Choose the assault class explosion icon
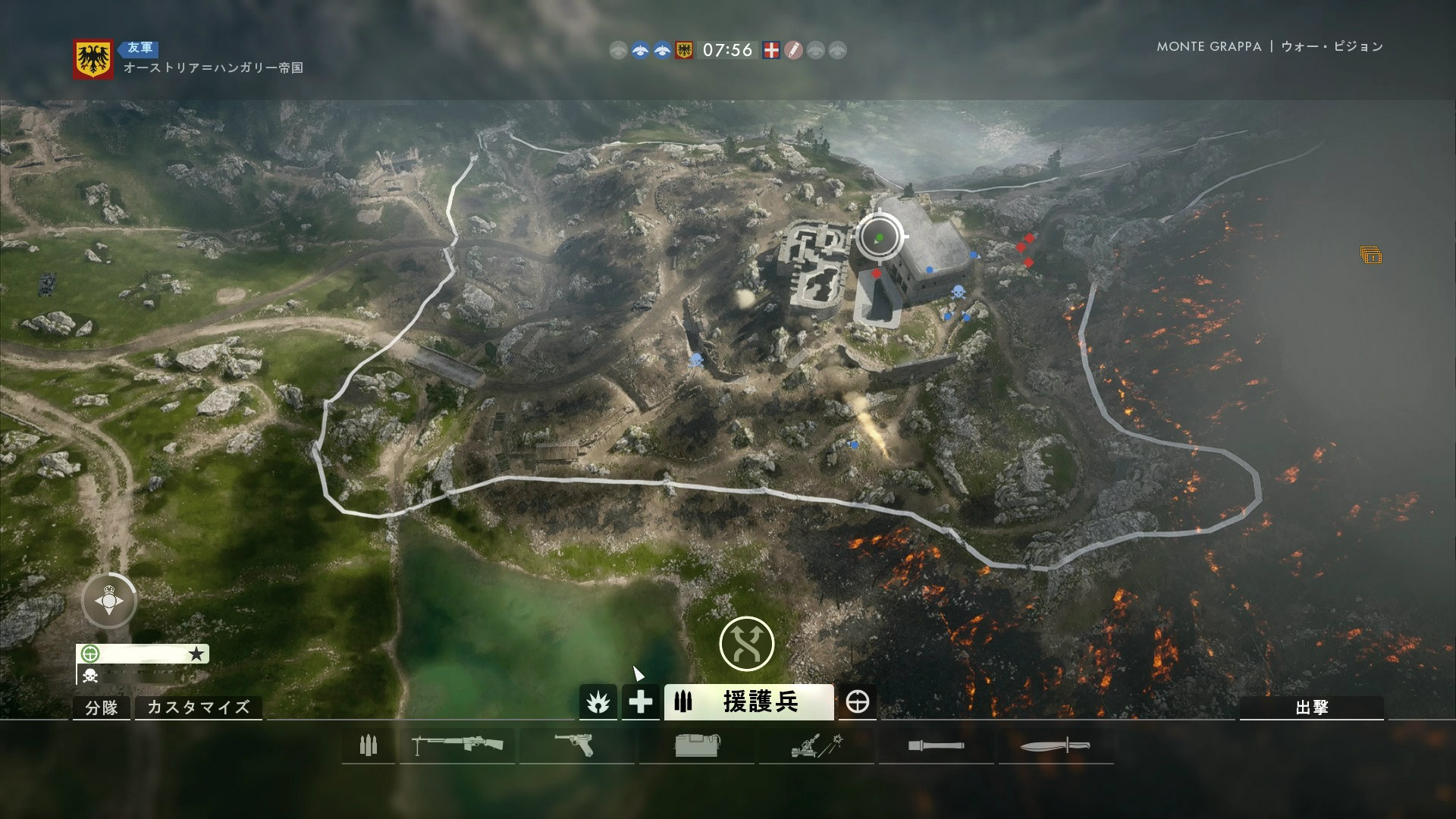The height and width of the screenshot is (819, 1456). point(598,703)
